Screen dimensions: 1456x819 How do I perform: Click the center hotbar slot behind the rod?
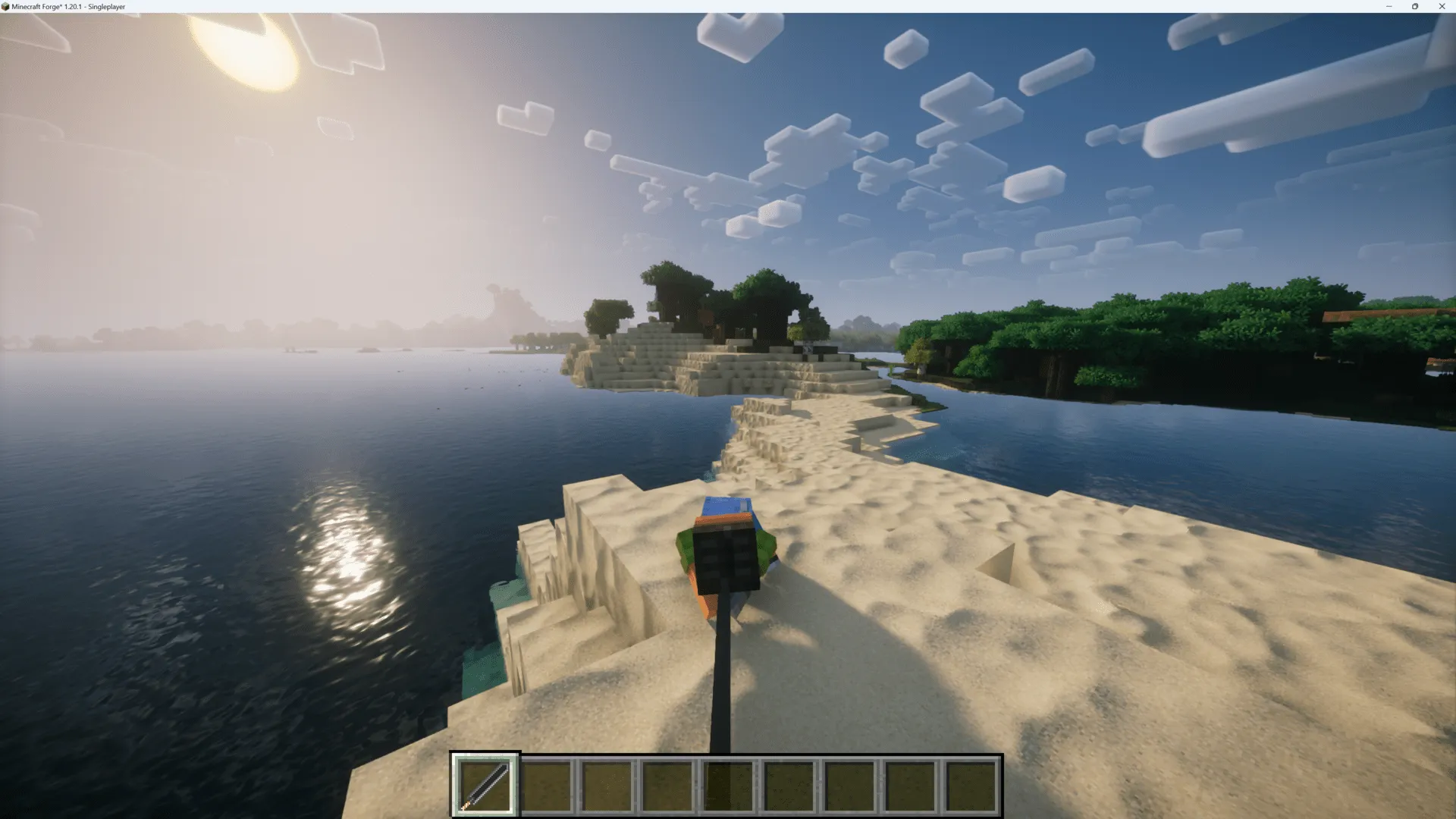point(729,785)
